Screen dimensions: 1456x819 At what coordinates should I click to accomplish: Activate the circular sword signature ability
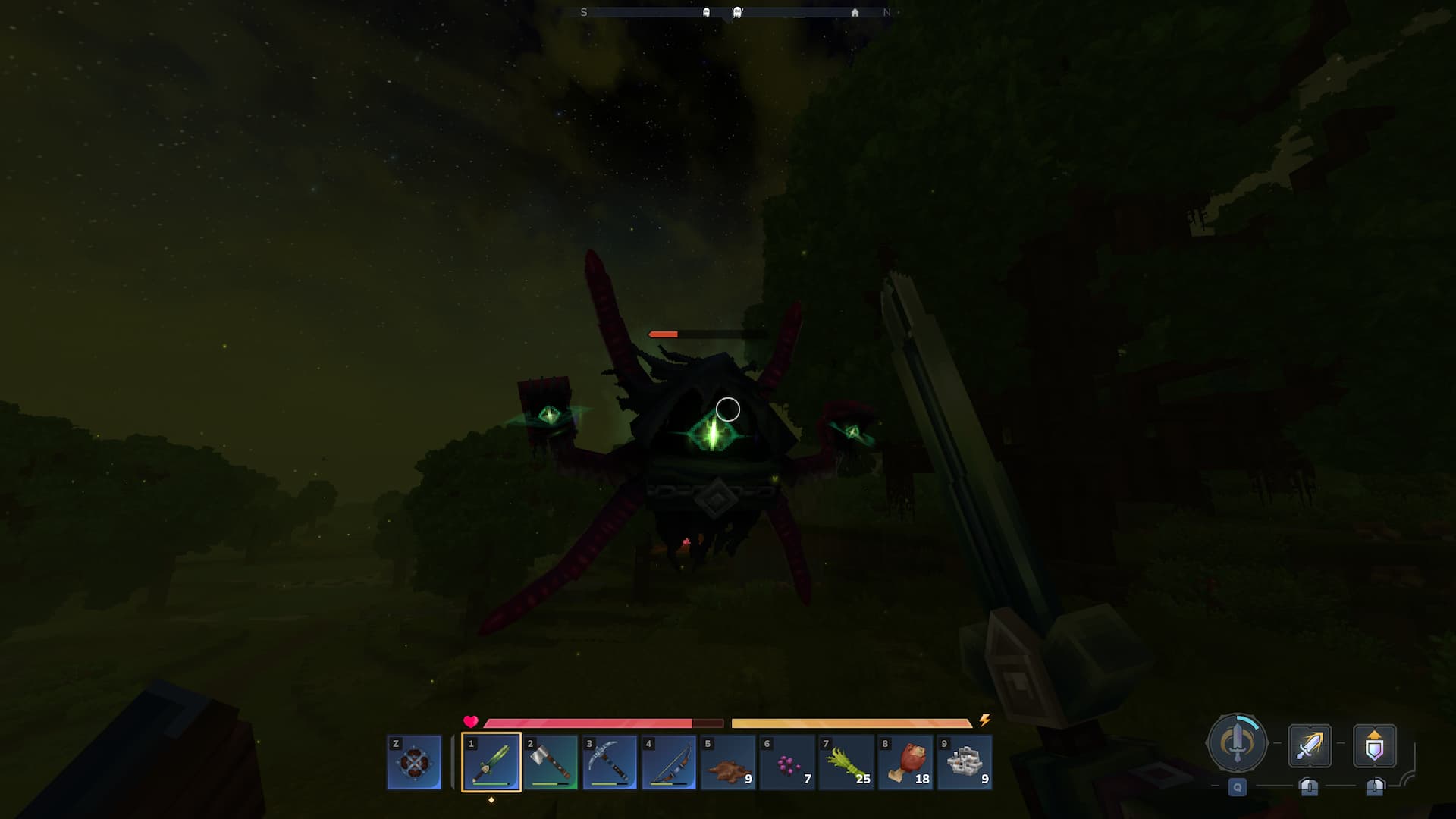click(x=1237, y=744)
